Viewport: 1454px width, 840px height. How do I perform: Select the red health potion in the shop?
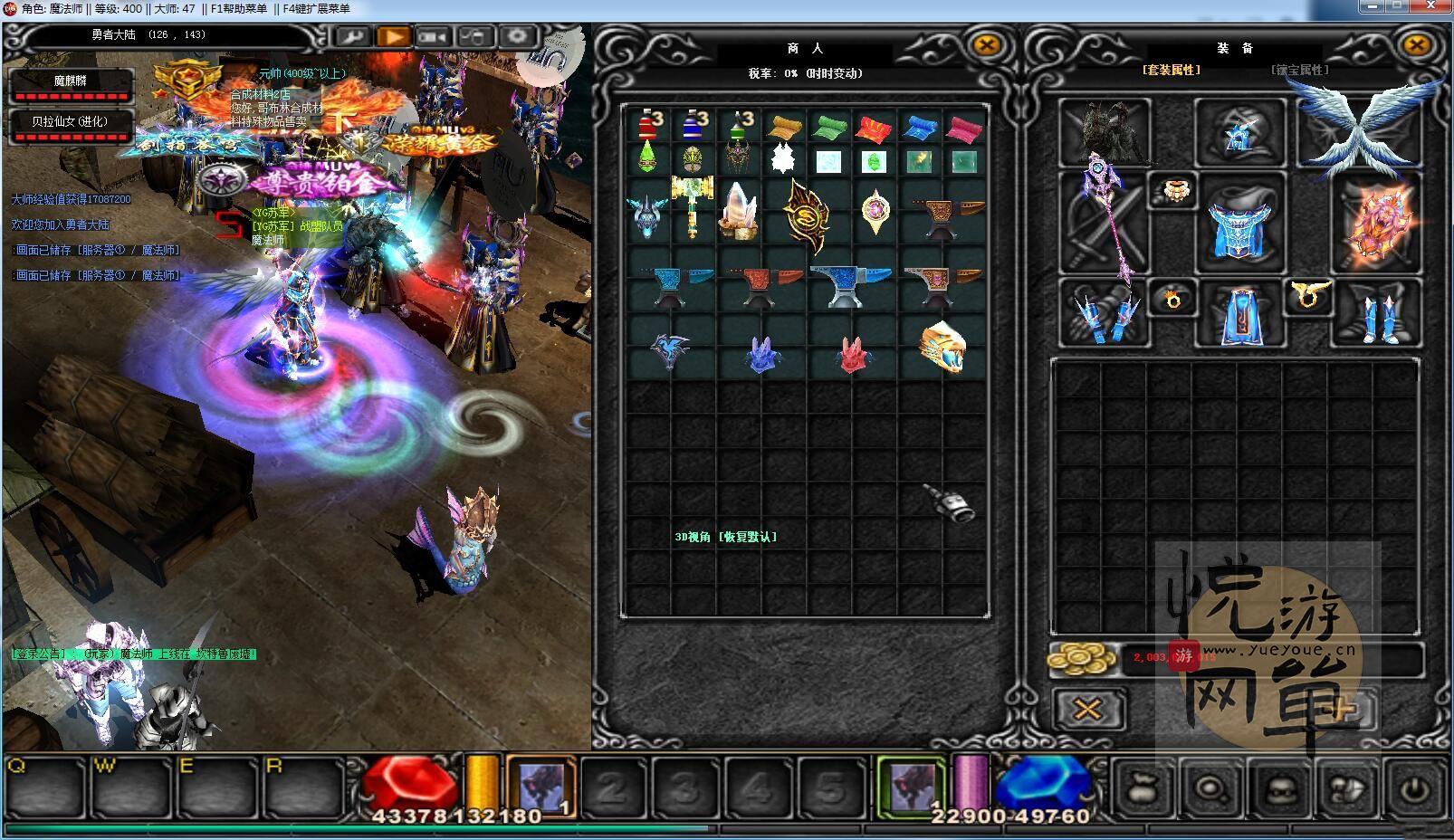tap(648, 125)
